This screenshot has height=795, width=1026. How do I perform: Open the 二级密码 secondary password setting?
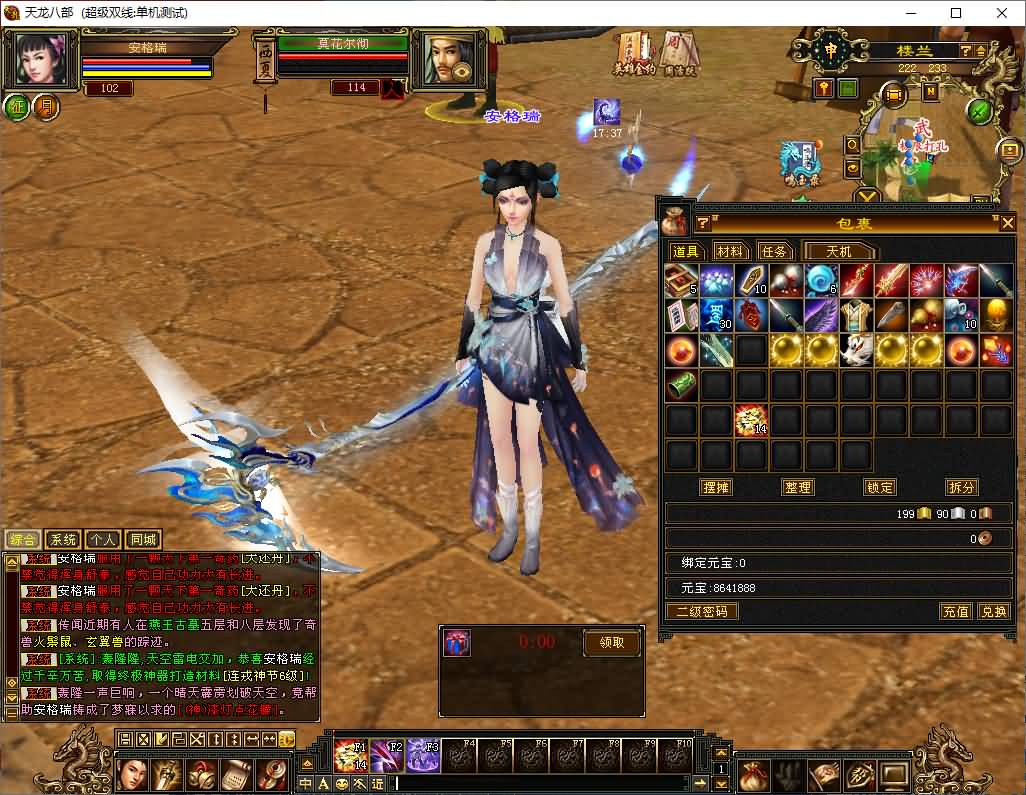[x=702, y=611]
